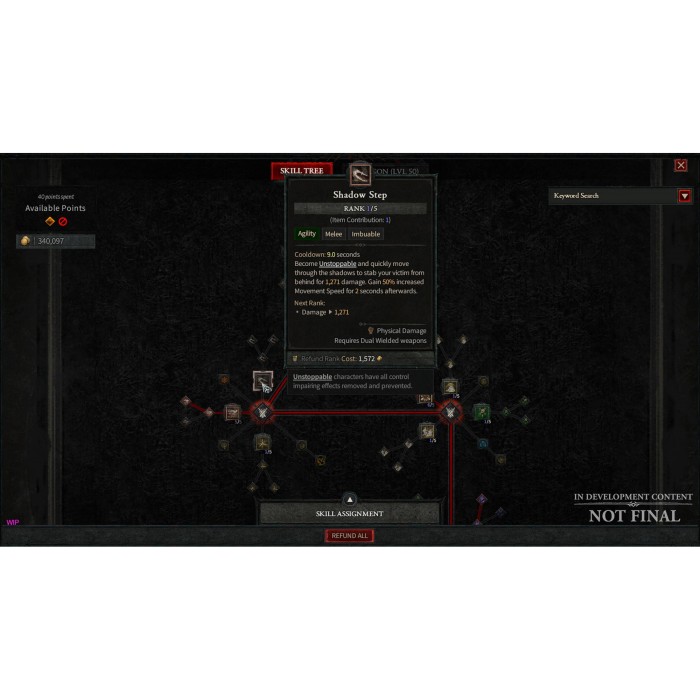700x700 pixels.
Task: Refund all skill points
Action: (x=350, y=536)
